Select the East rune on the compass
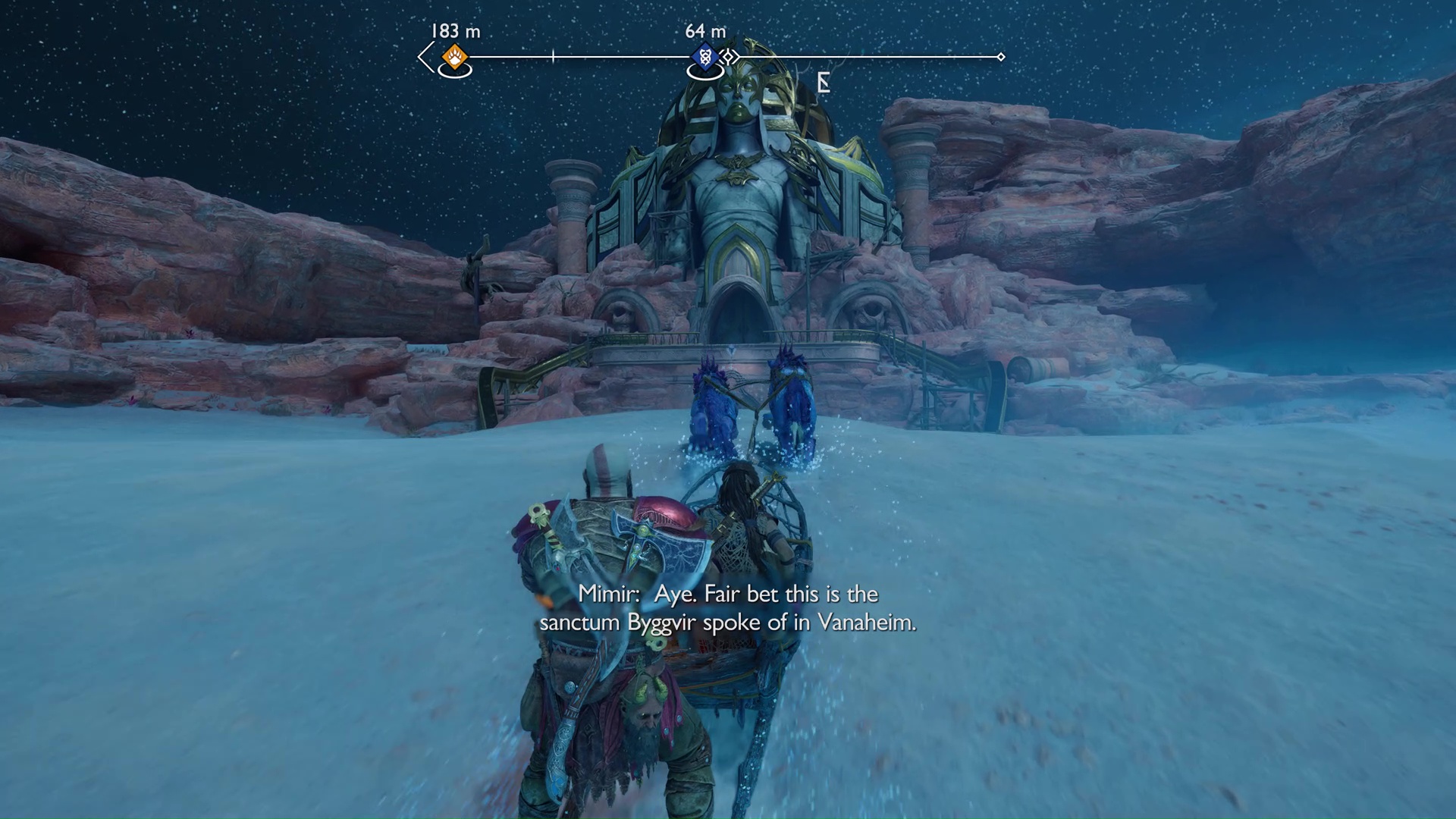1456x819 pixels. pos(823,82)
